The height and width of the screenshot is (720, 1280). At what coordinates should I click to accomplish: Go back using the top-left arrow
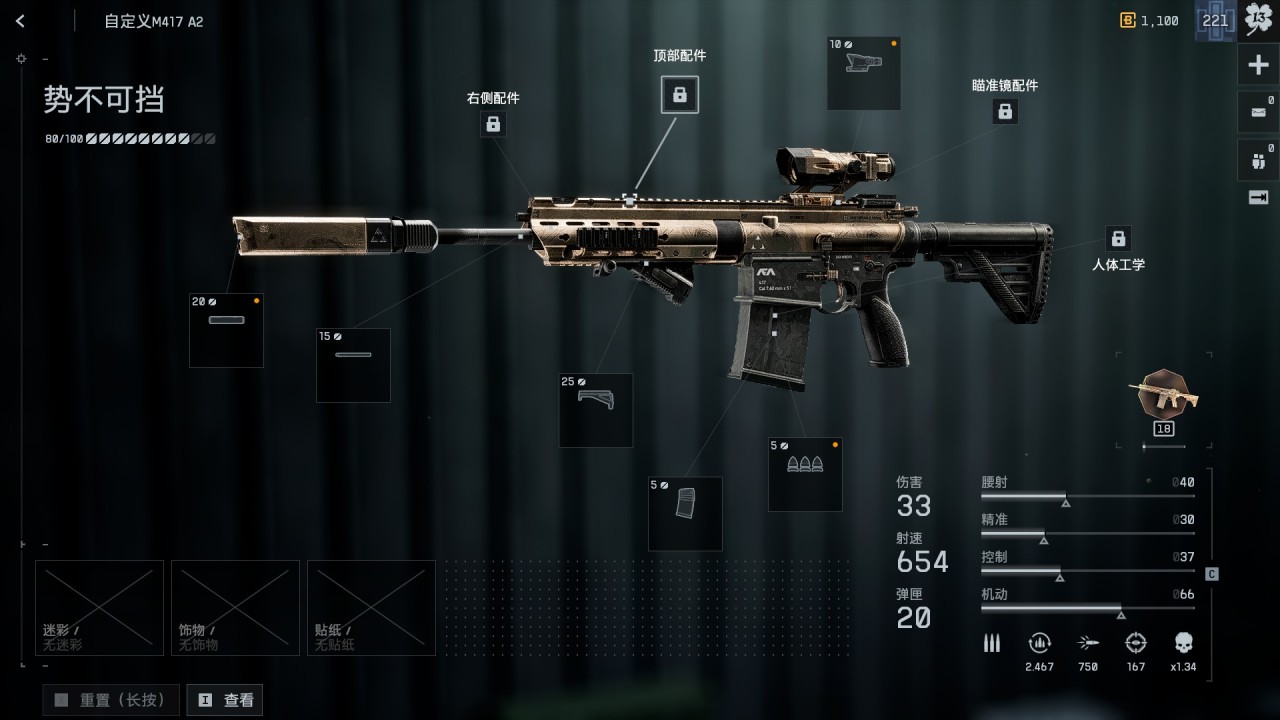coord(20,21)
